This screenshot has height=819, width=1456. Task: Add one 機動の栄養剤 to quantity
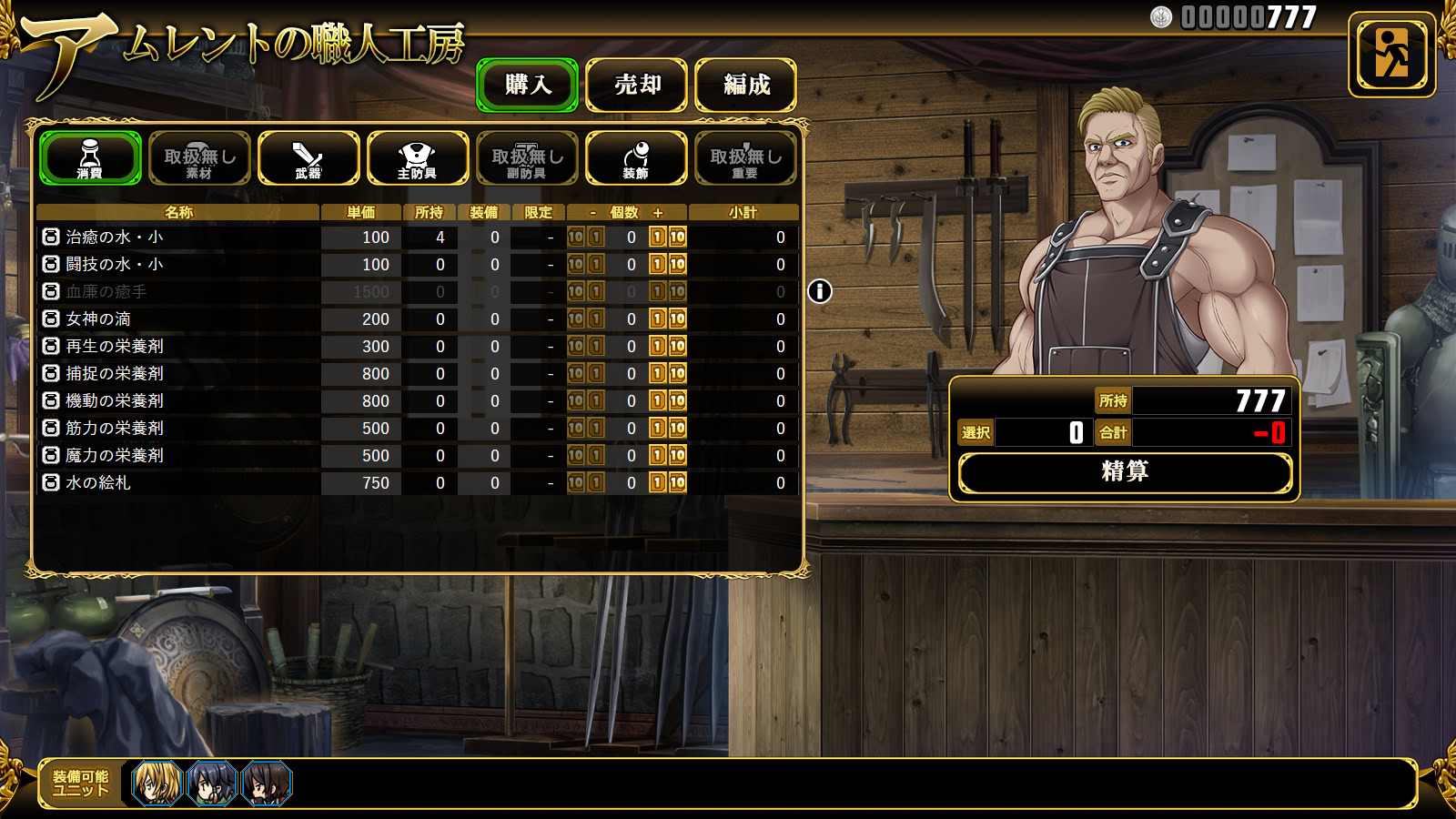tap(658, 401)
